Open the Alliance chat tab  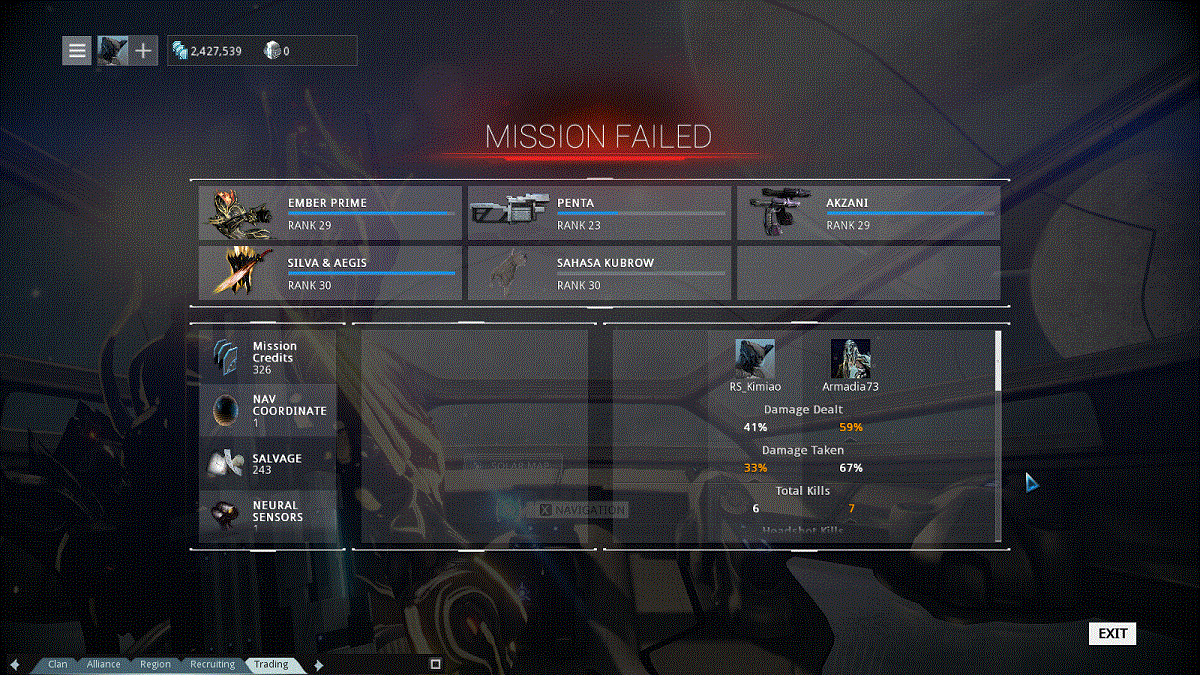click(103, 664)
